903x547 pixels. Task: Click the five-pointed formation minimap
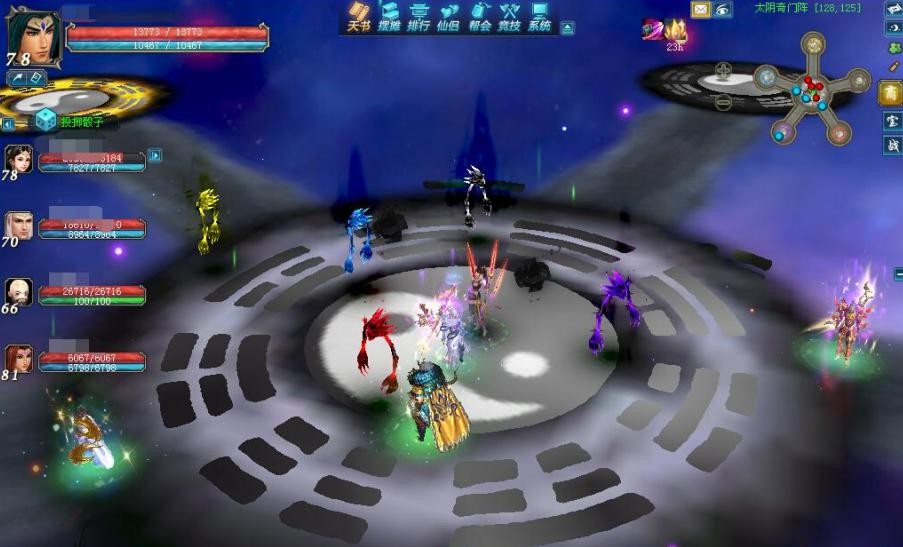point(812,86)
